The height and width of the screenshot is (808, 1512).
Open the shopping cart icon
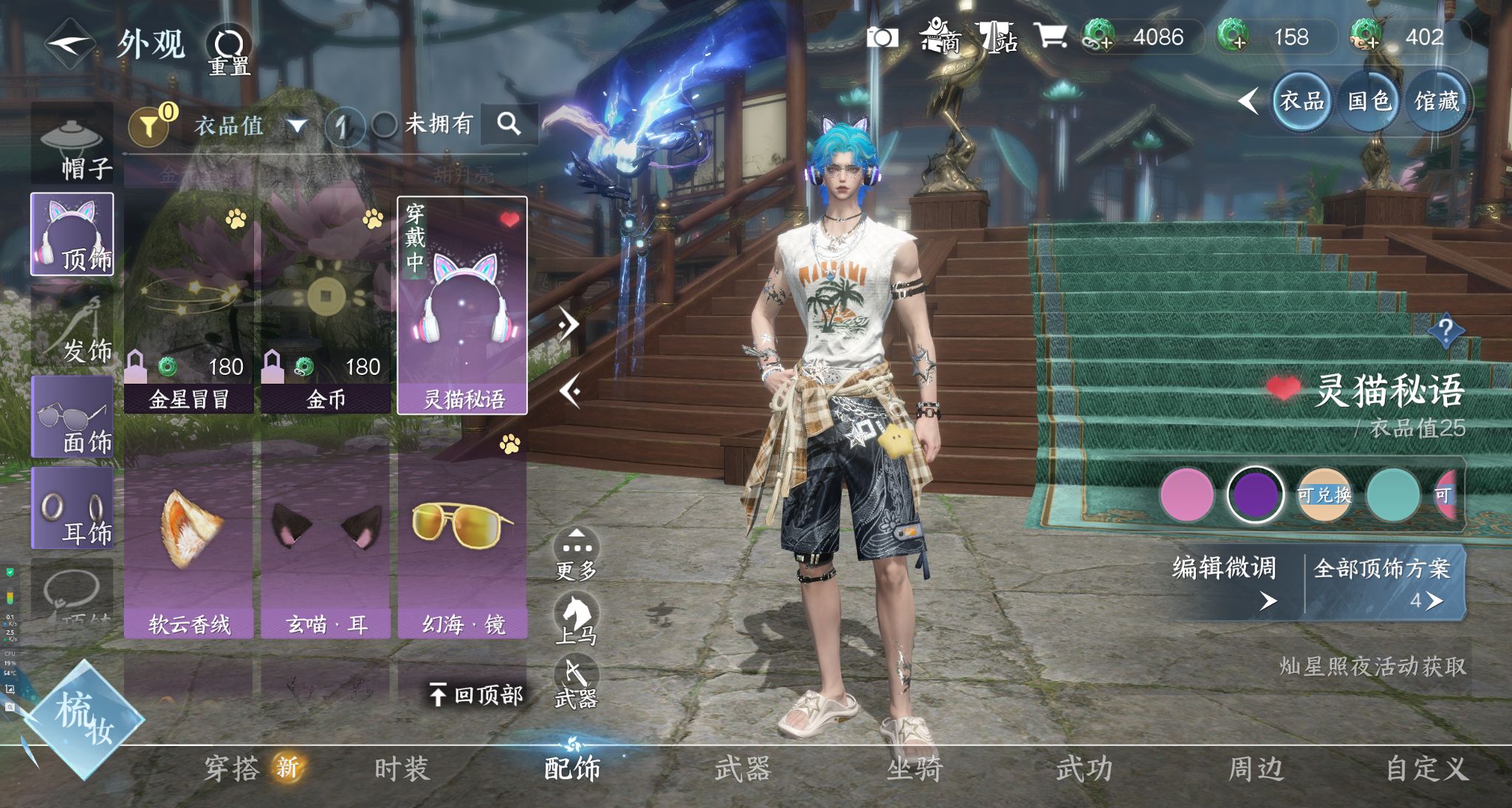(x=1050, y=35)
